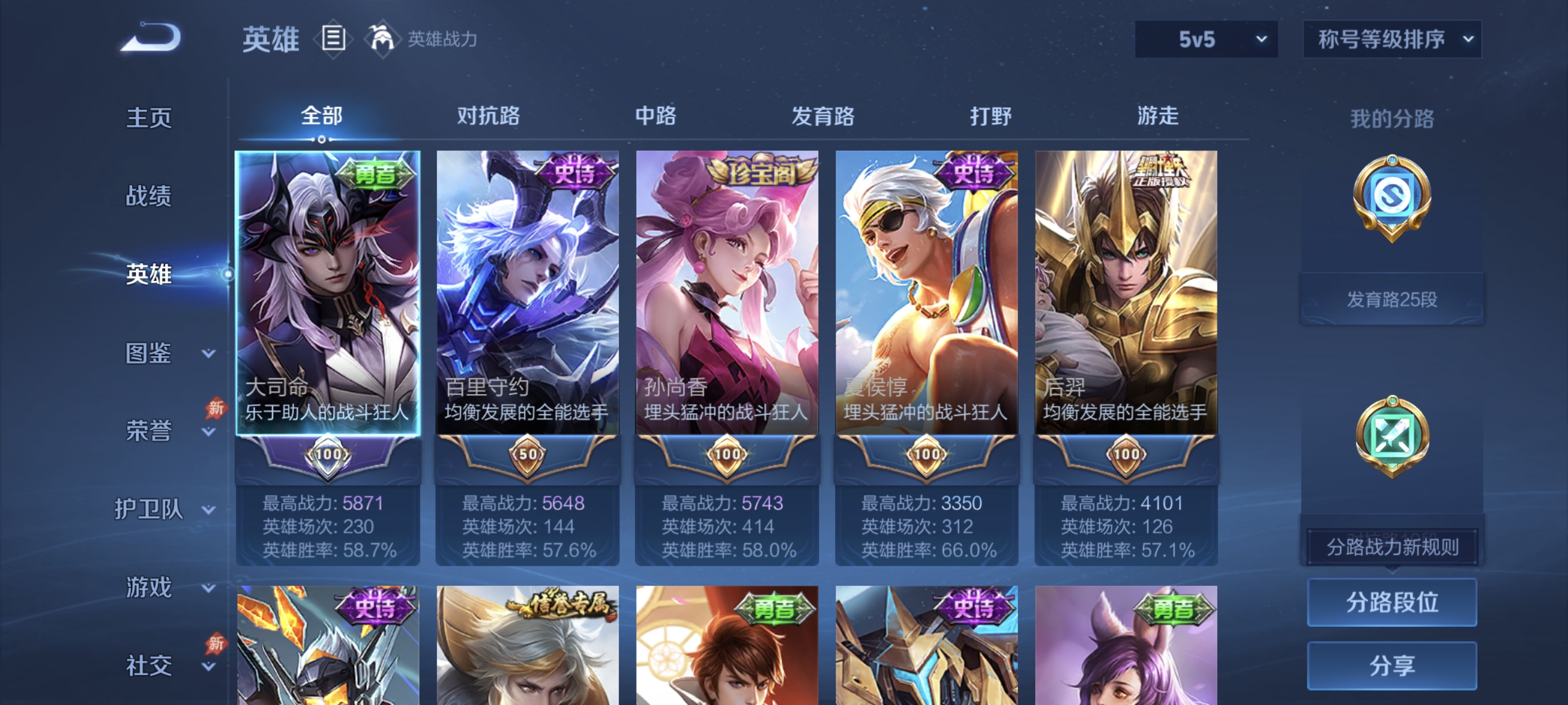1568x705 pixels.
Task: Click the 分享 button
Action: click(1394, 666)
